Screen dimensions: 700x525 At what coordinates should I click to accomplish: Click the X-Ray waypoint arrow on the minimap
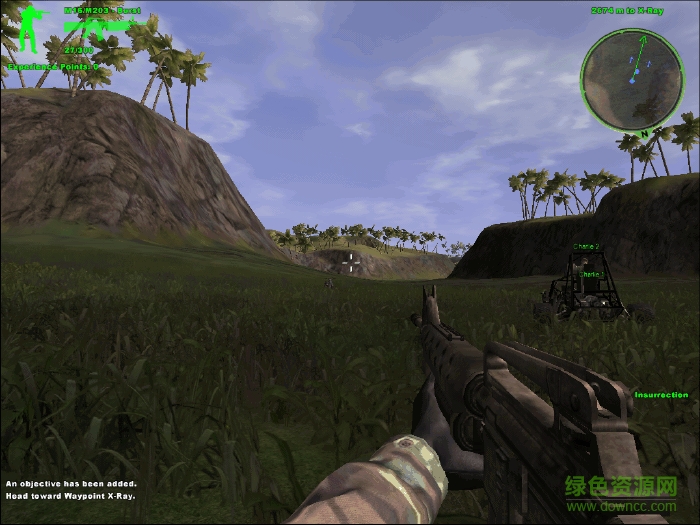click(x=643, y=39)
